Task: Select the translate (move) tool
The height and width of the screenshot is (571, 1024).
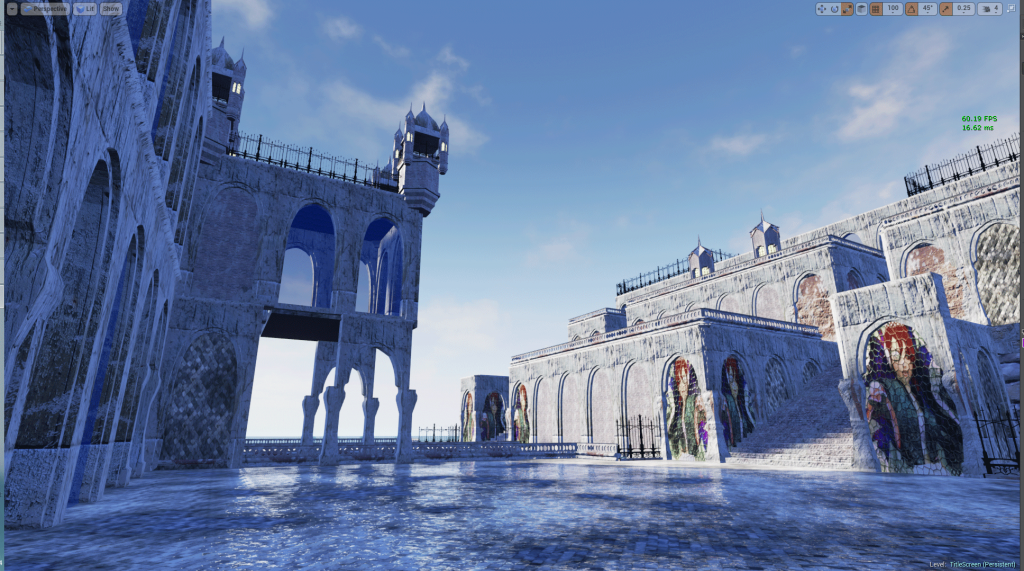Action: 822,9
